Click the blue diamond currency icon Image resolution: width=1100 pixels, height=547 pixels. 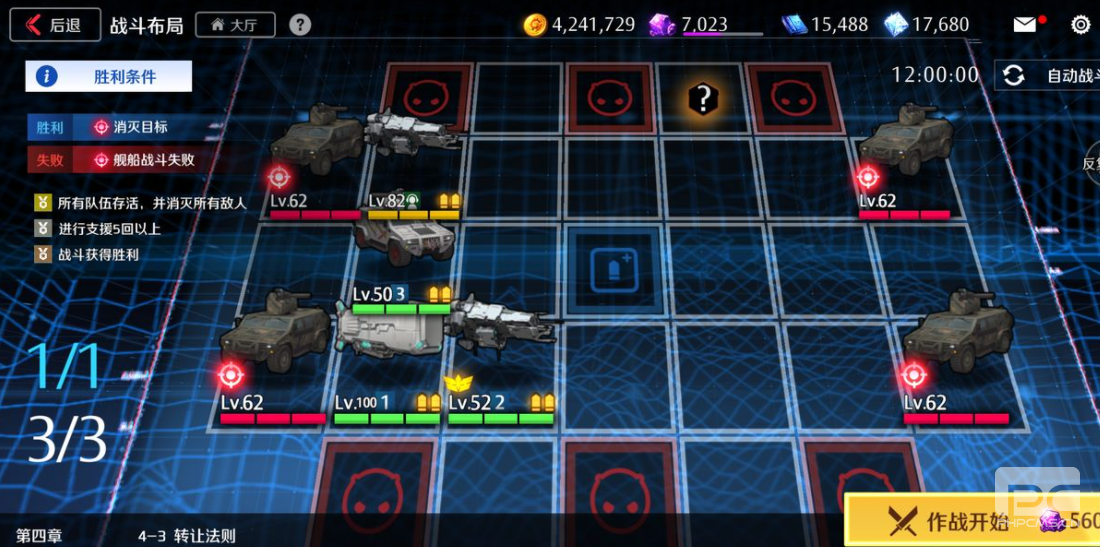(896, 25)
